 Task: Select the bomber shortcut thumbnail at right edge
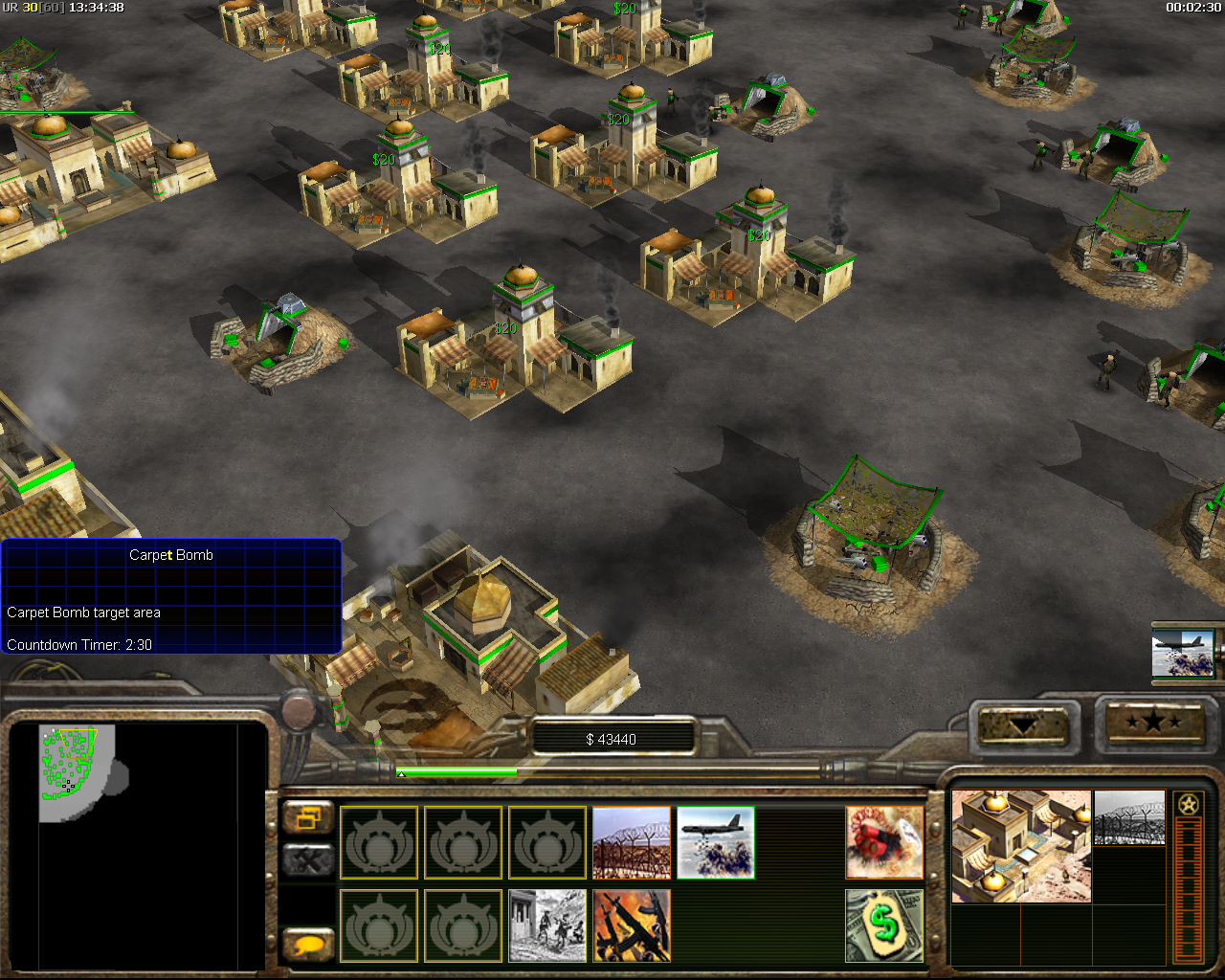click(1183, 653)
